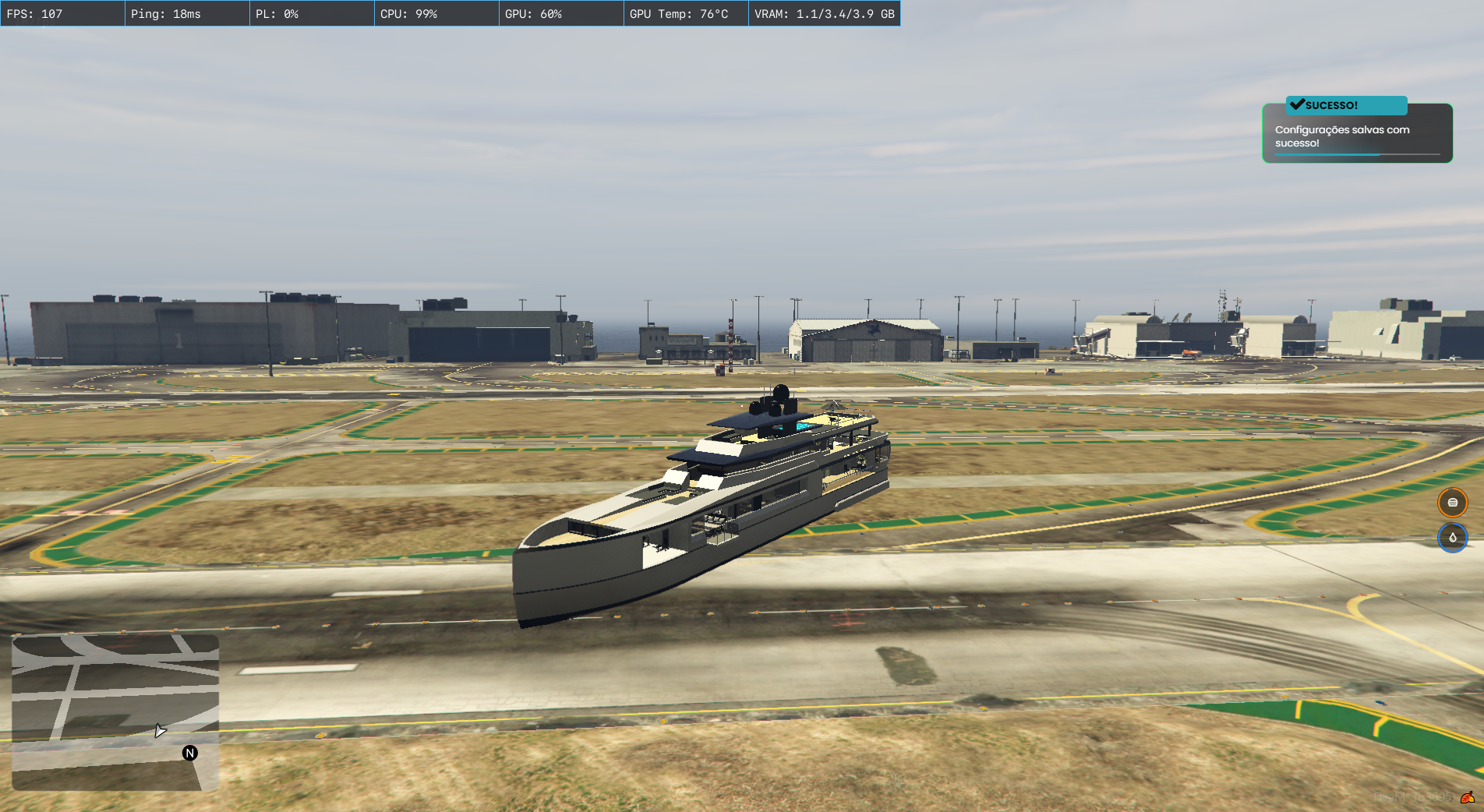Click the player arrow on the minimap
This screenshot has height=812, width=1484.
click(x=160, y=730)
